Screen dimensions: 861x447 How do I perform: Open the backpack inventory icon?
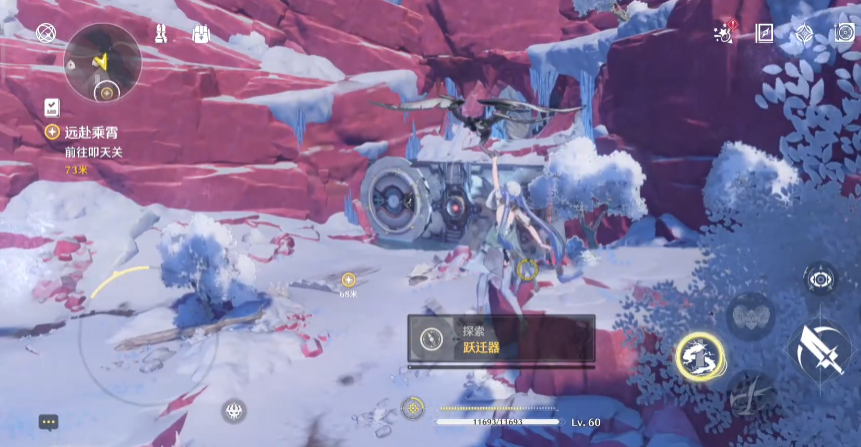click(x=201, y=34)
